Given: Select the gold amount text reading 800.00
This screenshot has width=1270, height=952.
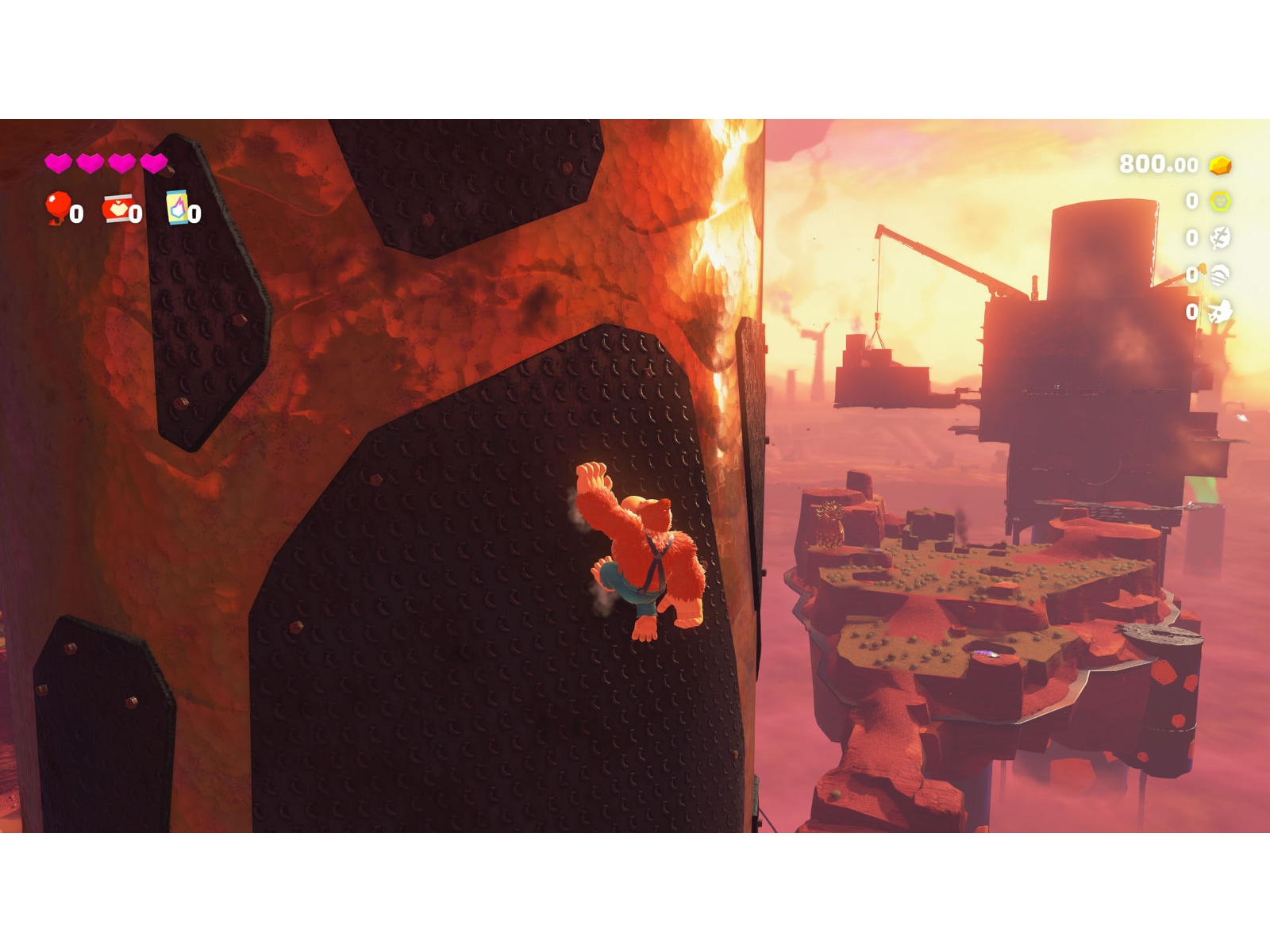Looking at the screenshot, I should point(1159,165).
